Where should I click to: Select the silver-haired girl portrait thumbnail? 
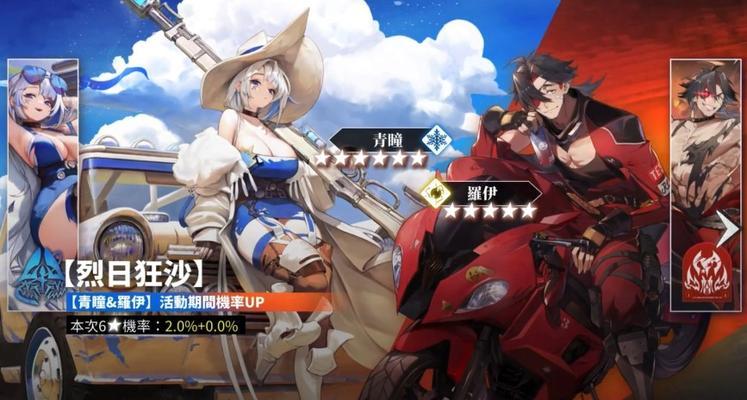pyautogui.click(x=42, y=150)
